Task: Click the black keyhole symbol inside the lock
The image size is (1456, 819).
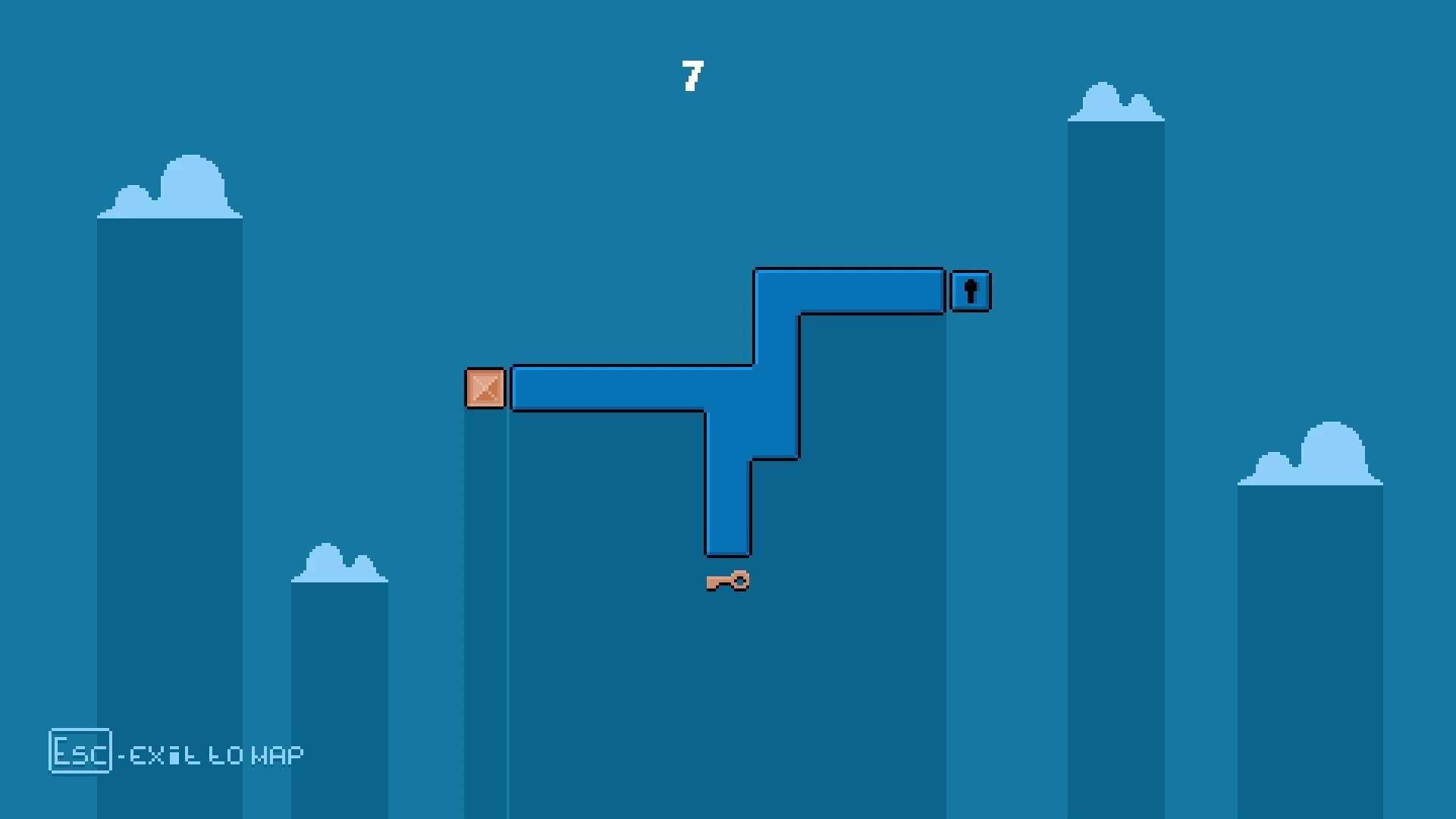Action: (x=970, y=290)
